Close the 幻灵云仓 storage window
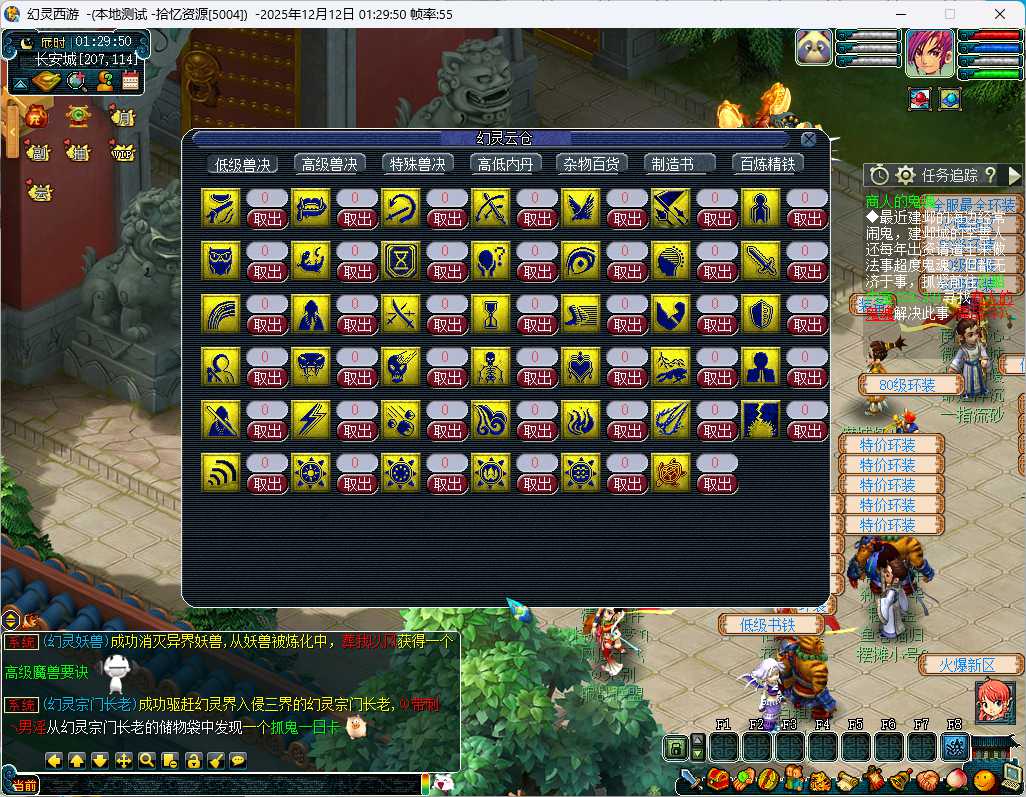This screenshot has height=797, width=1026. pyautogui.click(x=808, y=140)
